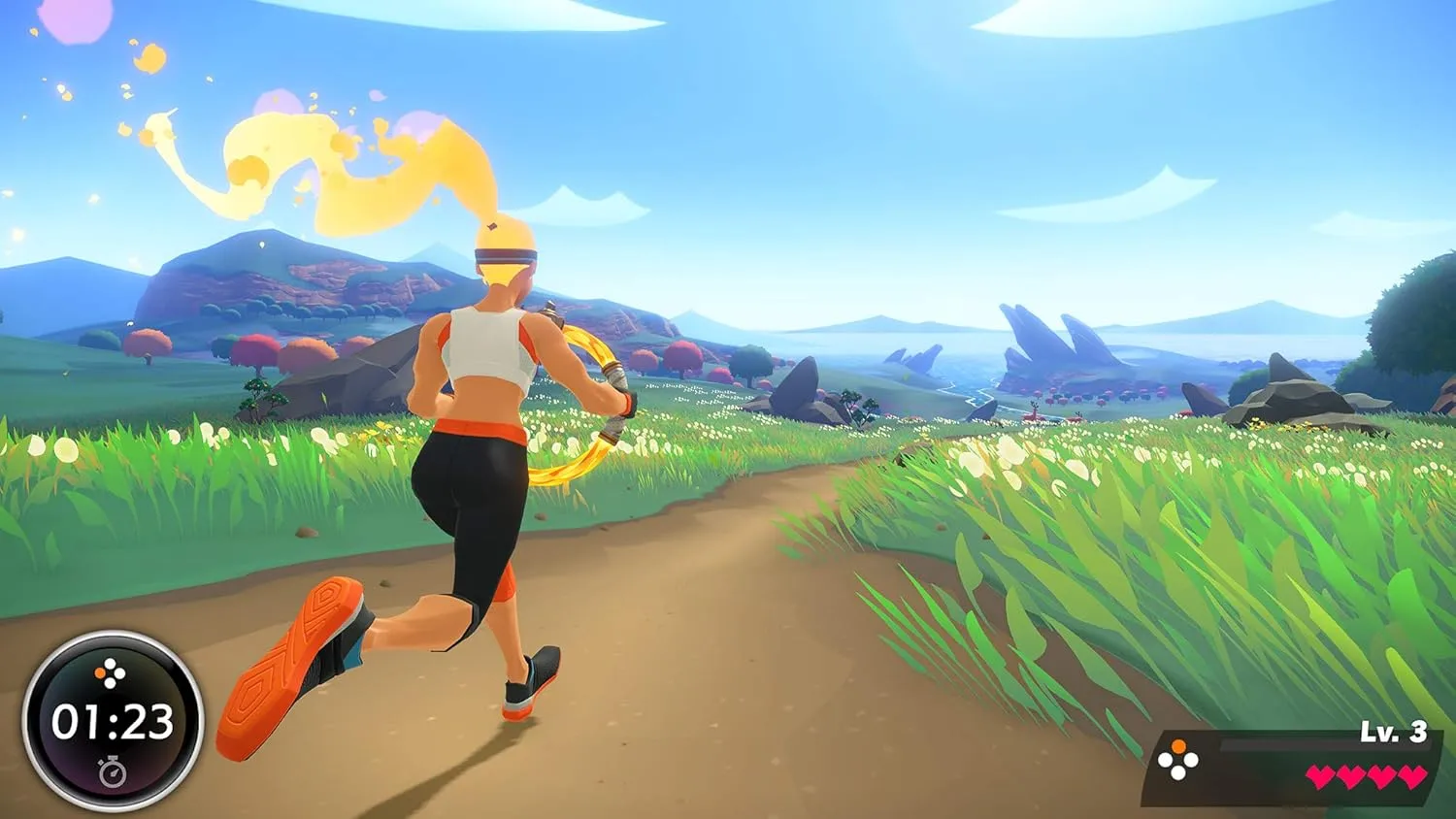Screen dimensions: 1456x819
Task: Click the last heart in the health row
Action: [1412, 776]
